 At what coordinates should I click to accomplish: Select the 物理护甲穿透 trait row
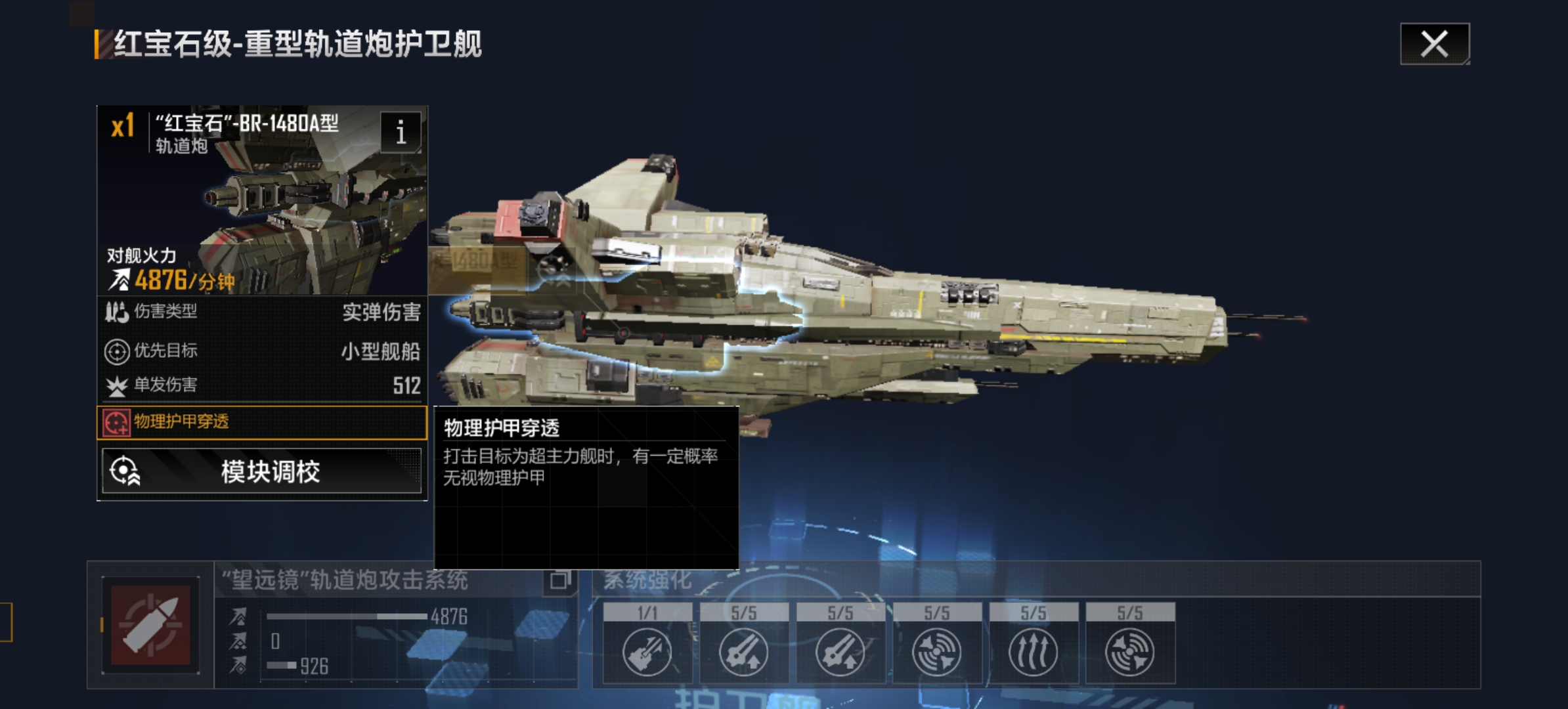[x=262, y=422]
